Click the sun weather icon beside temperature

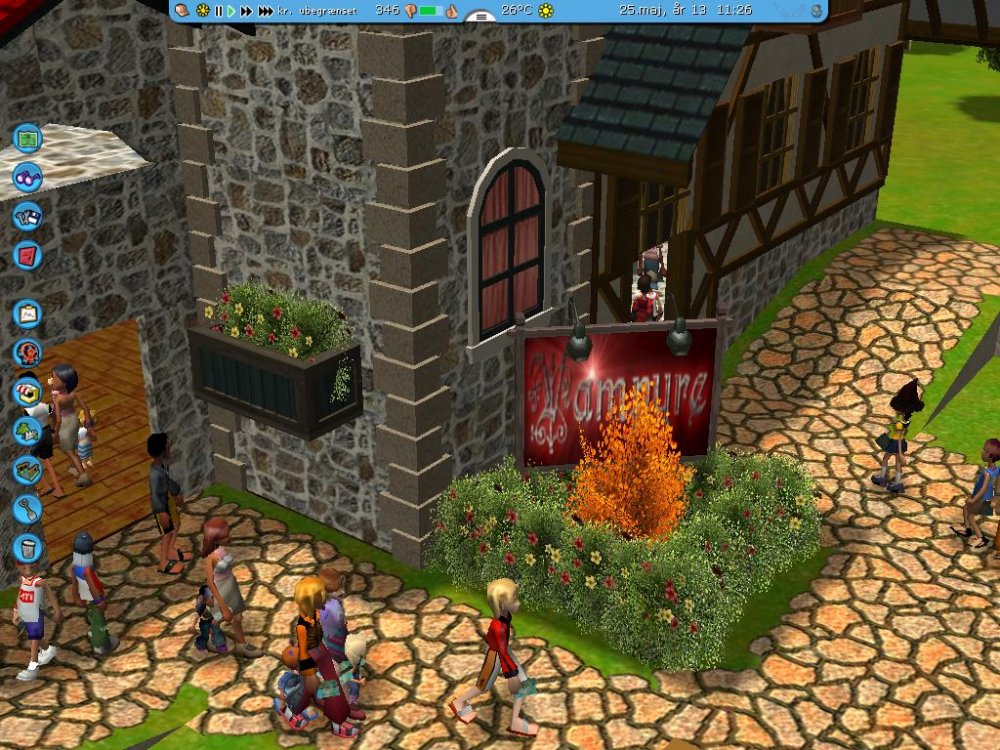(x=545, y=11)
